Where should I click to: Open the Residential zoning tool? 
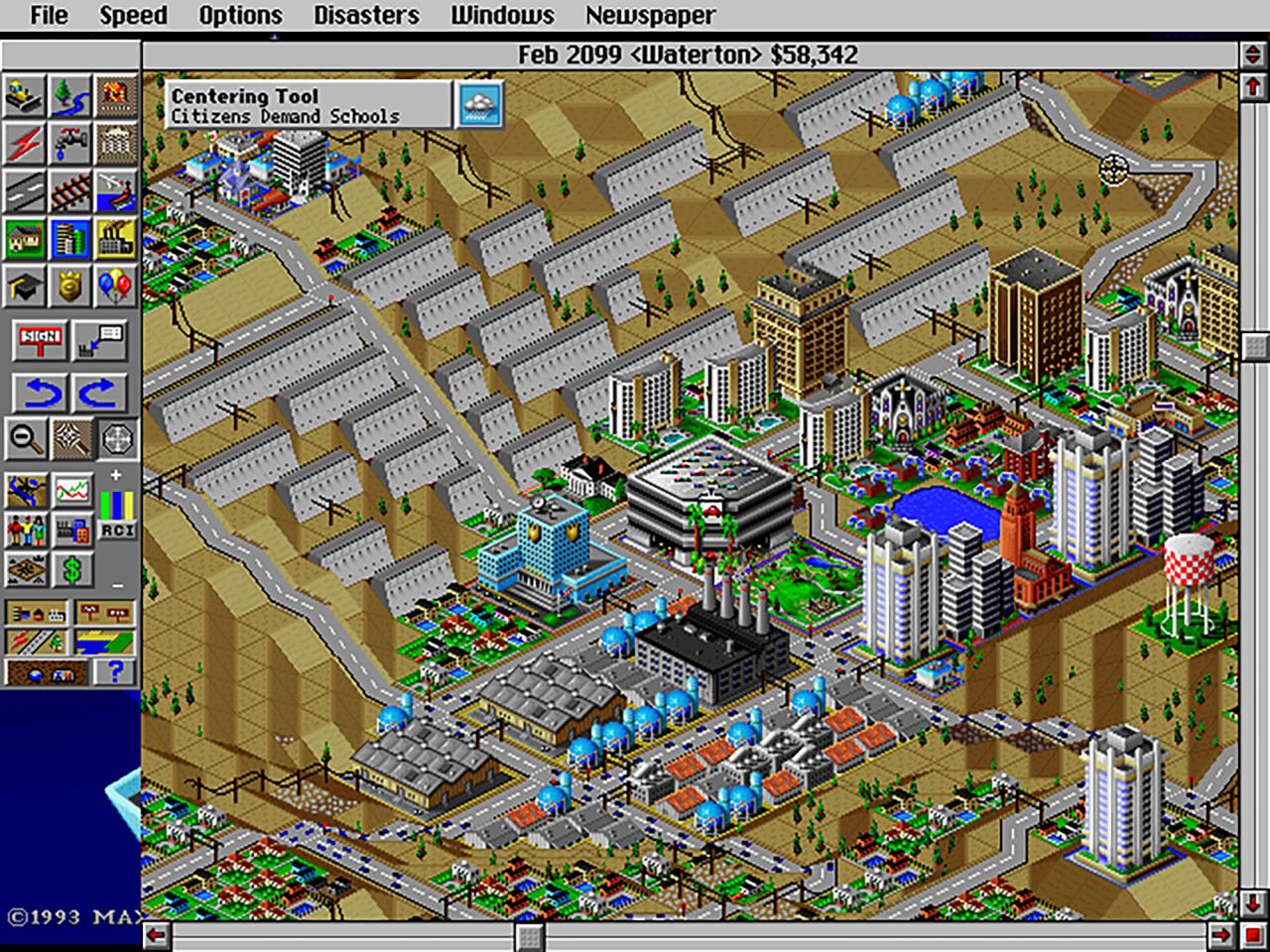tap(23, 238)
